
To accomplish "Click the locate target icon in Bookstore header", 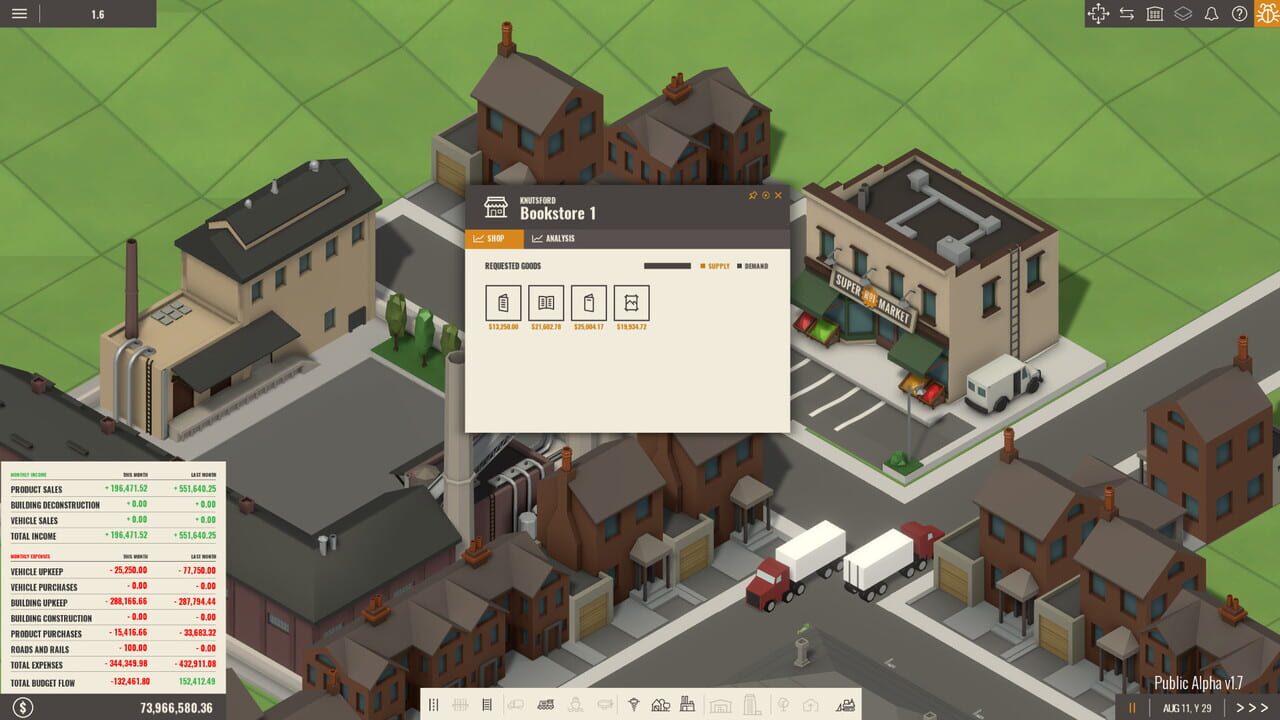I will tap(766, 195).
